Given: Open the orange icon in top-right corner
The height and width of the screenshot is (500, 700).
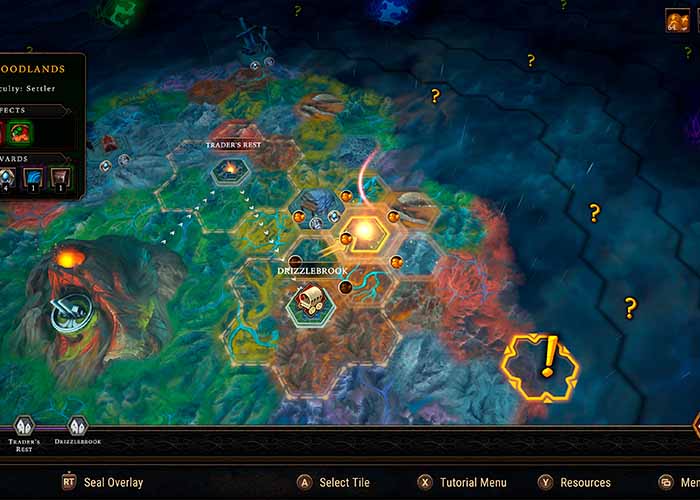Looking at the screenshot, I should coord(677,21).
